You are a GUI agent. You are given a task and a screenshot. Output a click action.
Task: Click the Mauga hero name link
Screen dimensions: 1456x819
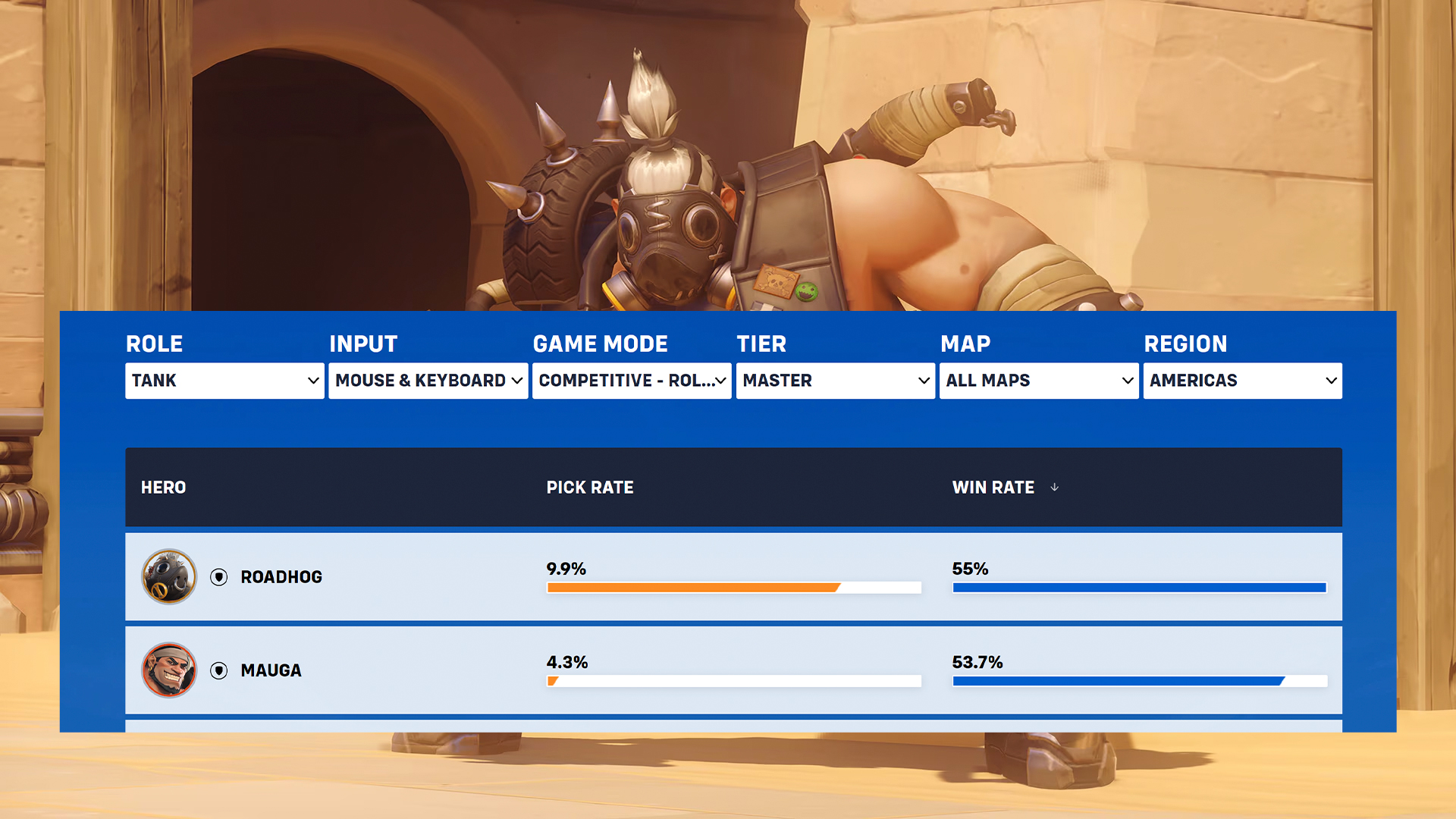point(270,670)
